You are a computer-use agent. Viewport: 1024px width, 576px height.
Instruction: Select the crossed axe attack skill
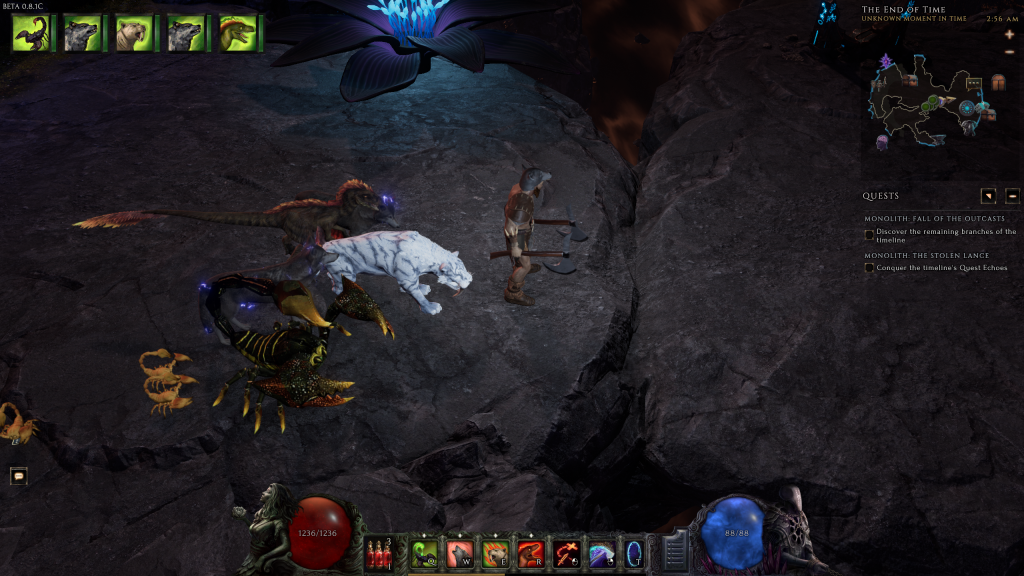(566, 553)
